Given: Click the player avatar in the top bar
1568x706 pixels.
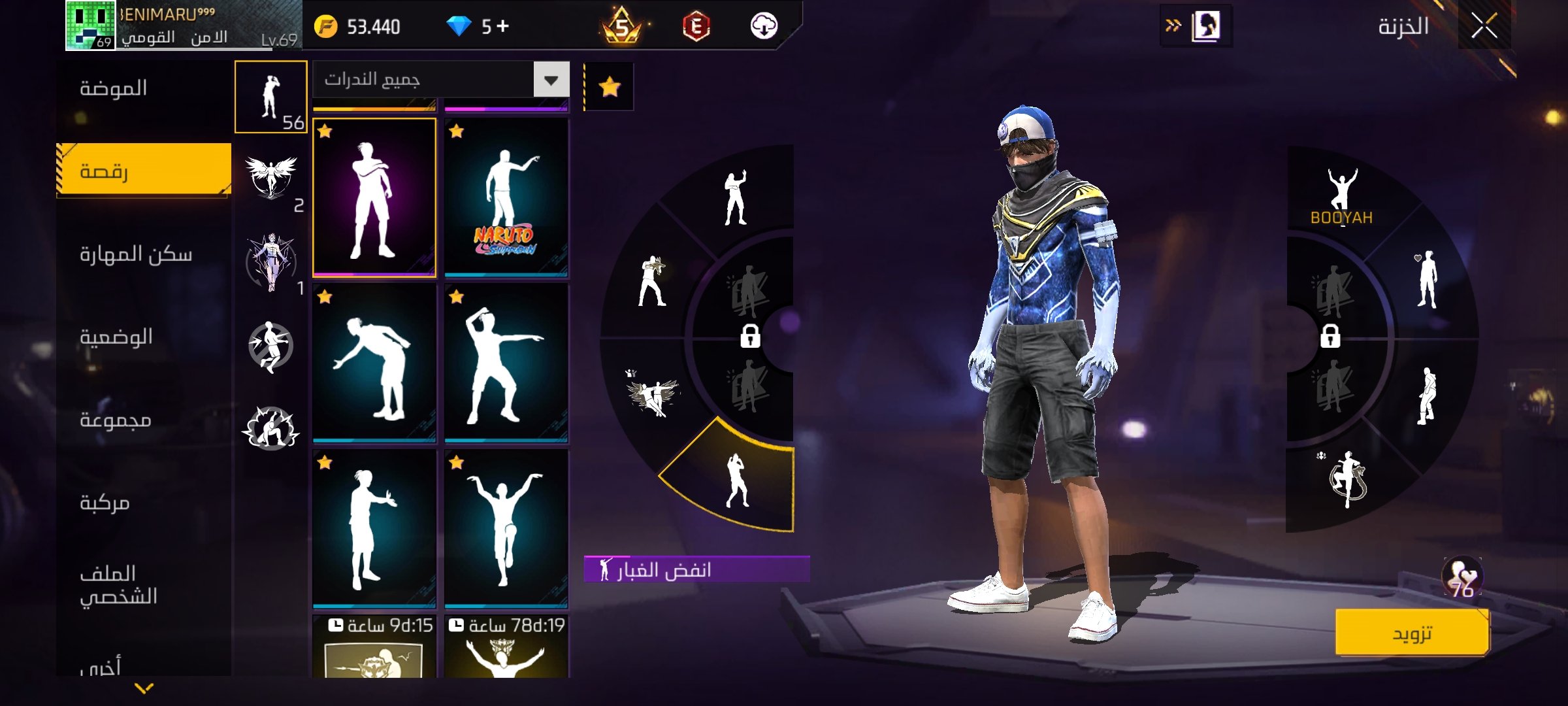Looking at the screenshot, I should 90,25.
